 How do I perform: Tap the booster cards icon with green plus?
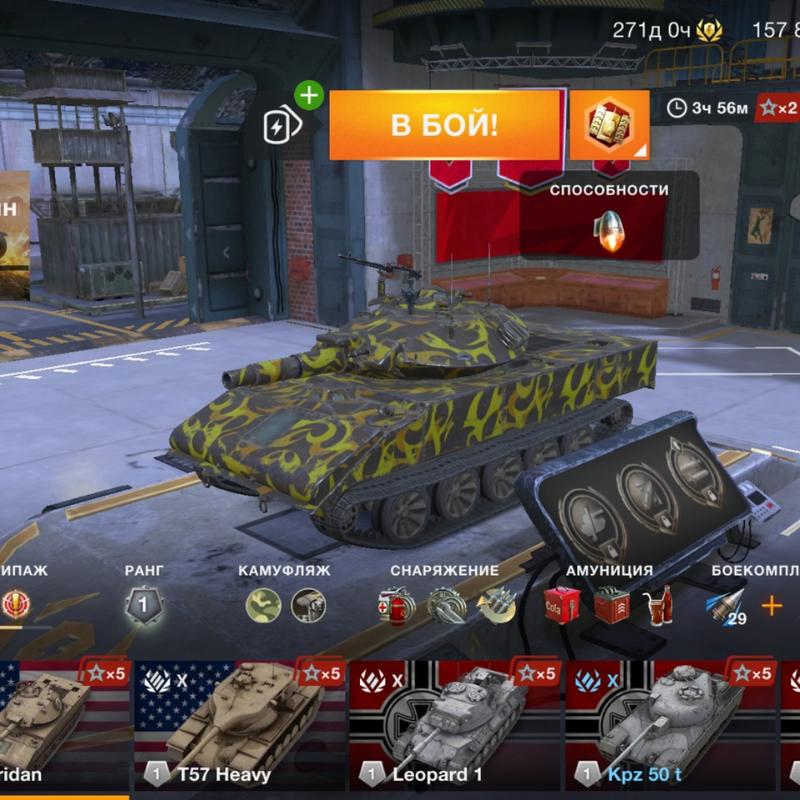click(279, 125)
